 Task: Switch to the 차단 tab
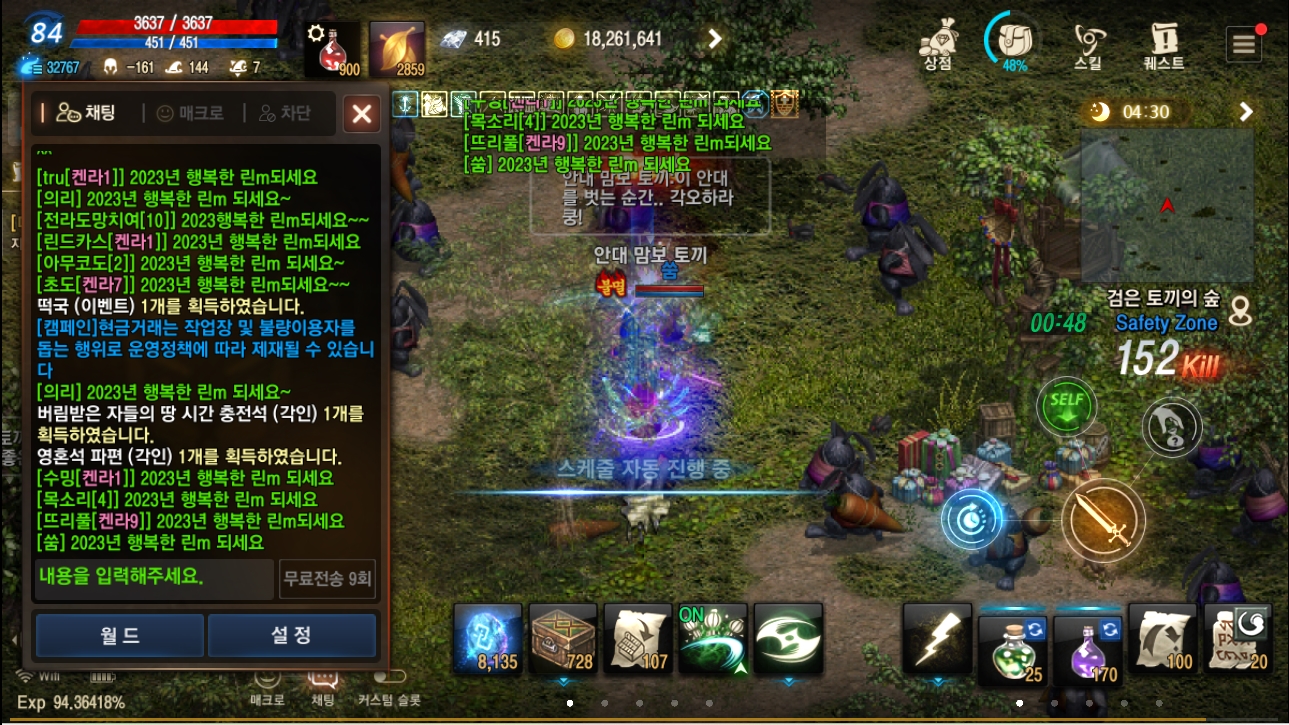click(285, 113)
